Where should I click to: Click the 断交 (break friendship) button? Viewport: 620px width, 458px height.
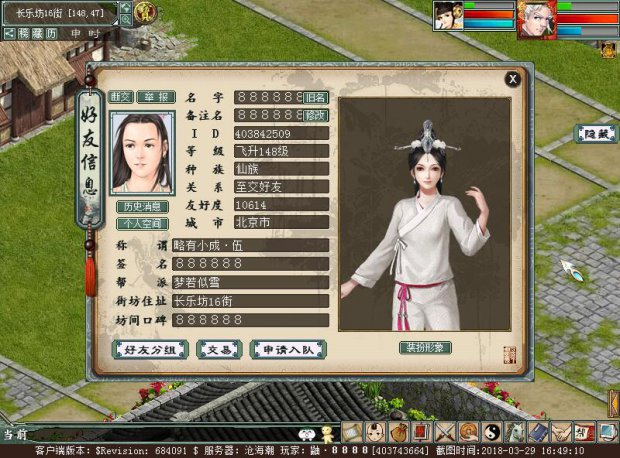pos(120,97)
